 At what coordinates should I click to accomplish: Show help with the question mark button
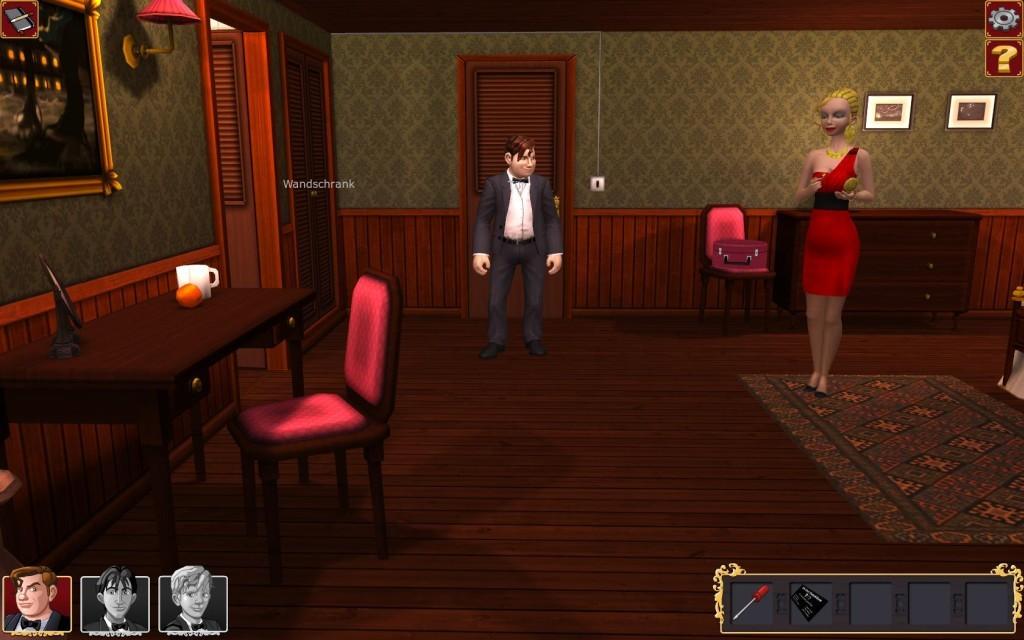pyautogui.click(x=1003, y=58)
